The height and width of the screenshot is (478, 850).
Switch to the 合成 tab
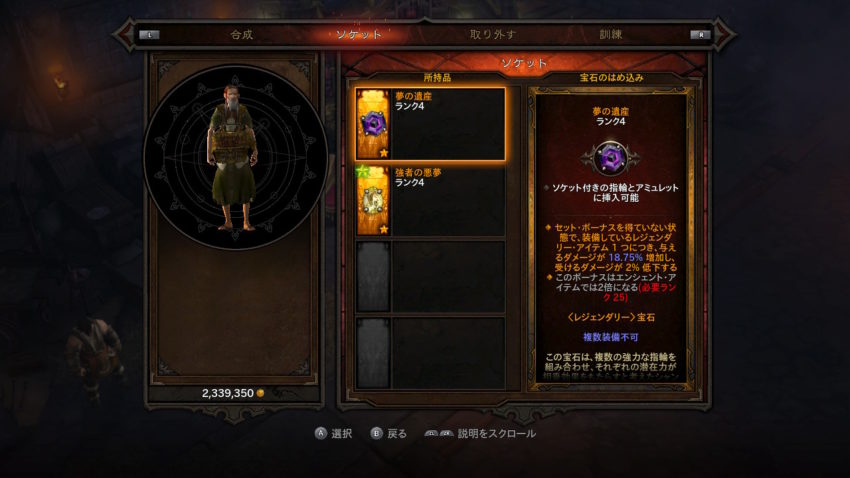[x=242, y=34]
